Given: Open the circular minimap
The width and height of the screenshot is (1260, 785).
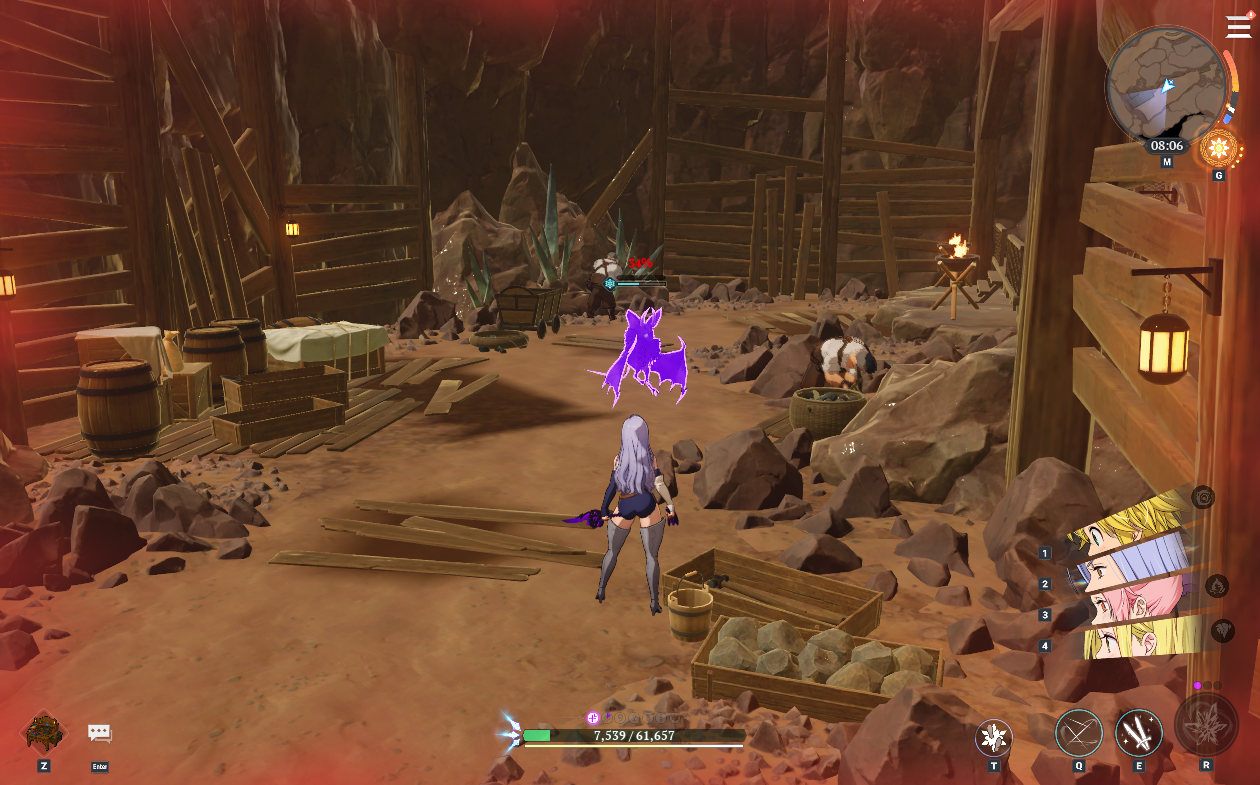Looking at the screenshot, I should pos(1165,86).
